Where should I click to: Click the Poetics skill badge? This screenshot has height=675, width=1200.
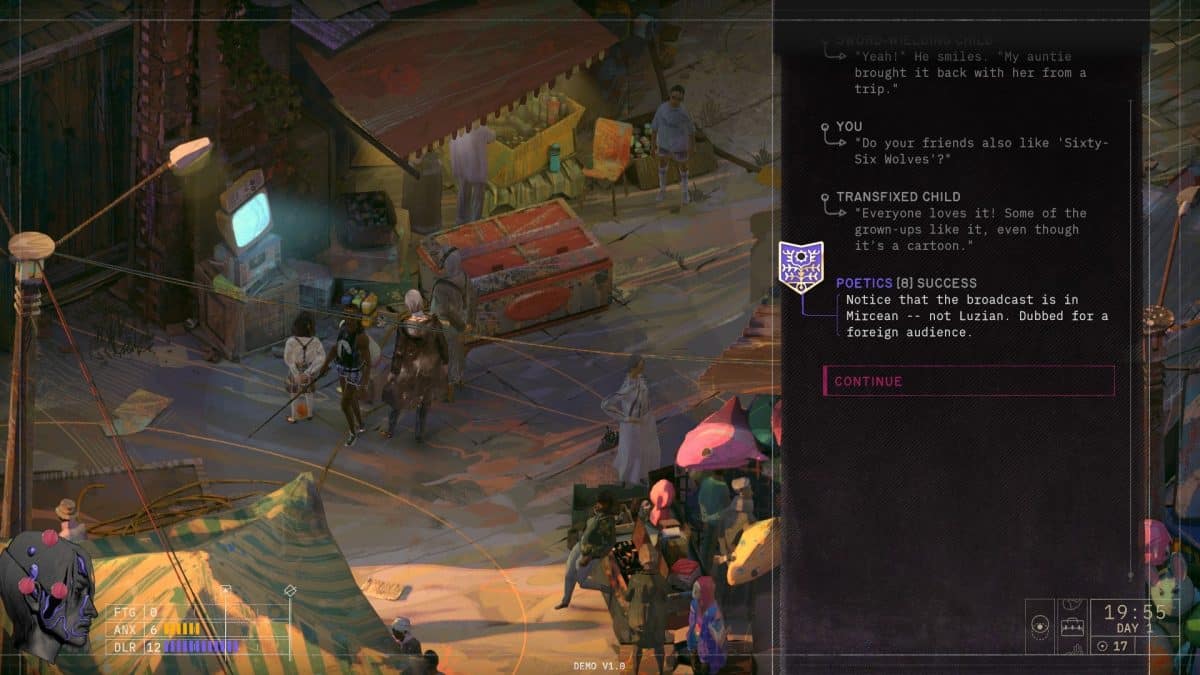(801, 267)
